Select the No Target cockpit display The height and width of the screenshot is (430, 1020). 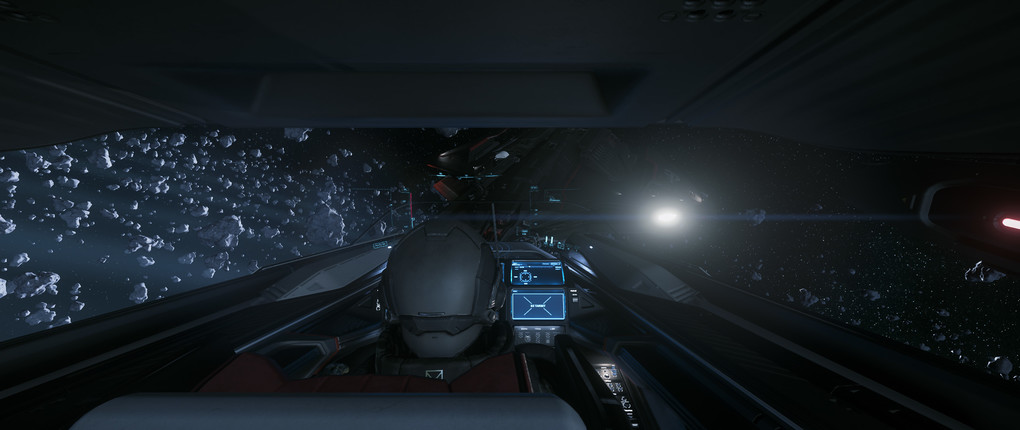click(538, 304)
